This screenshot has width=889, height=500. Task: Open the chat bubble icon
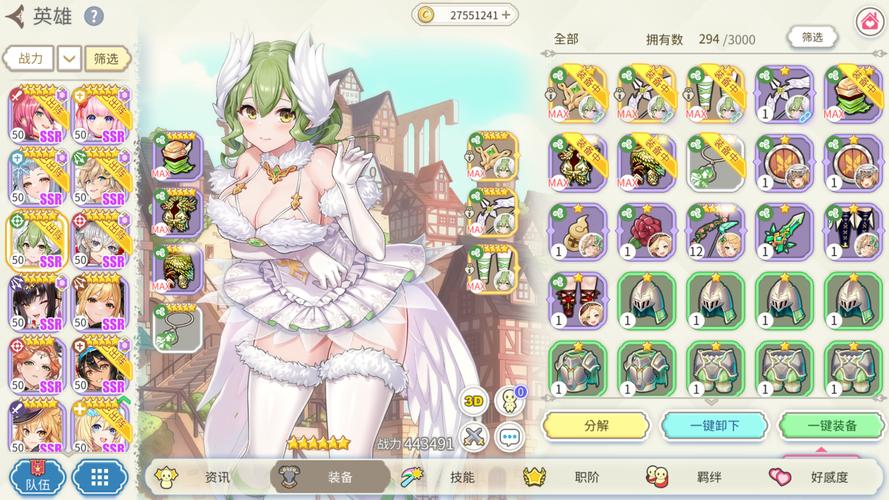510,437
